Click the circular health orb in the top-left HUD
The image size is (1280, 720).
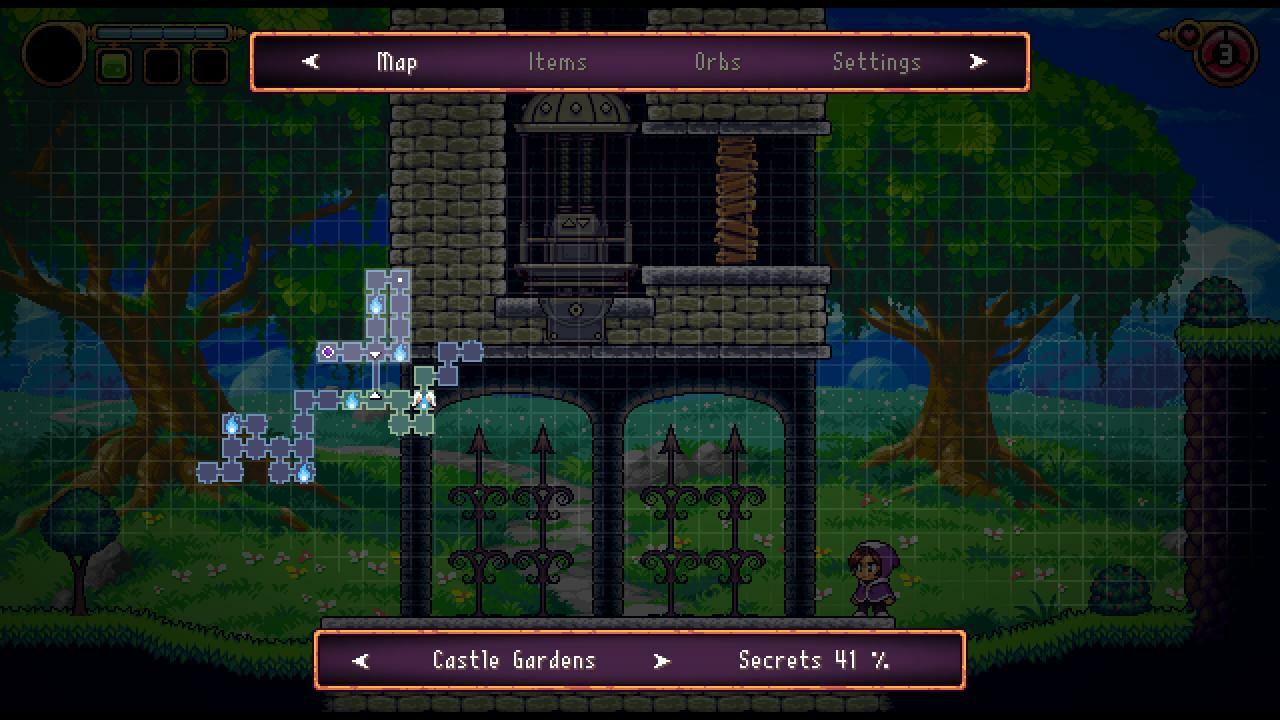tap(55, 53)
